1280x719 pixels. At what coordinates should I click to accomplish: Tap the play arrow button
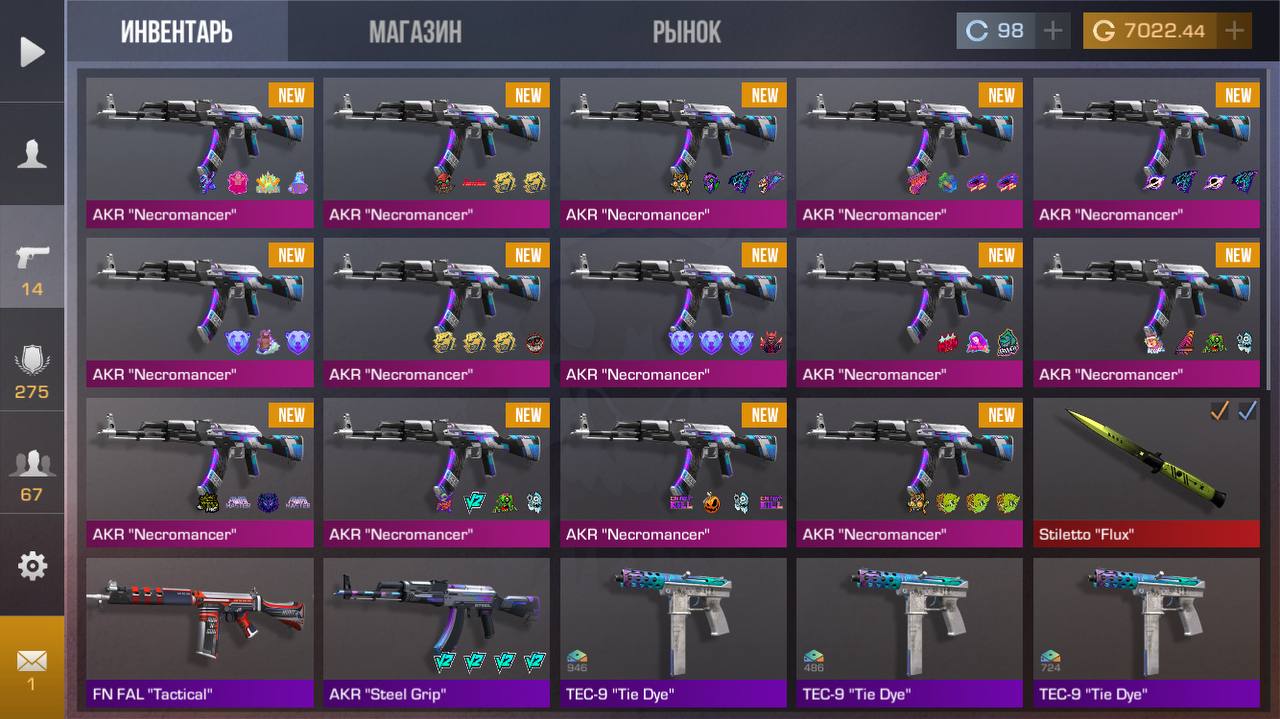32,52
